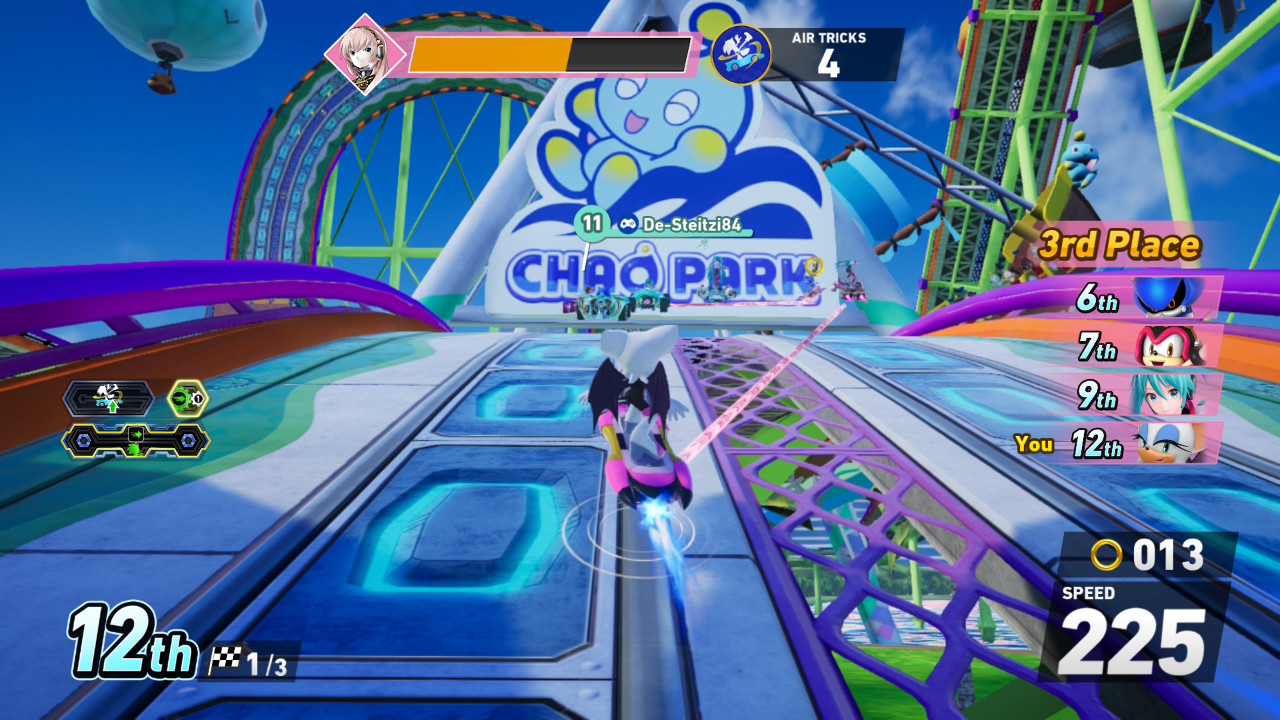Select Hatsune Miku's 9th place row

1150,395
